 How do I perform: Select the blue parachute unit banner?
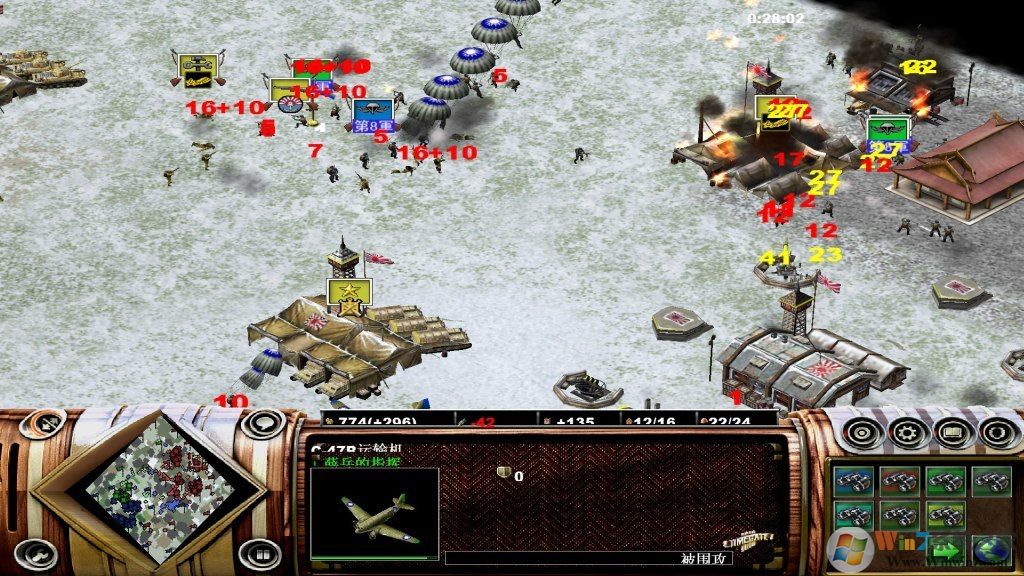tap(372, 112)
